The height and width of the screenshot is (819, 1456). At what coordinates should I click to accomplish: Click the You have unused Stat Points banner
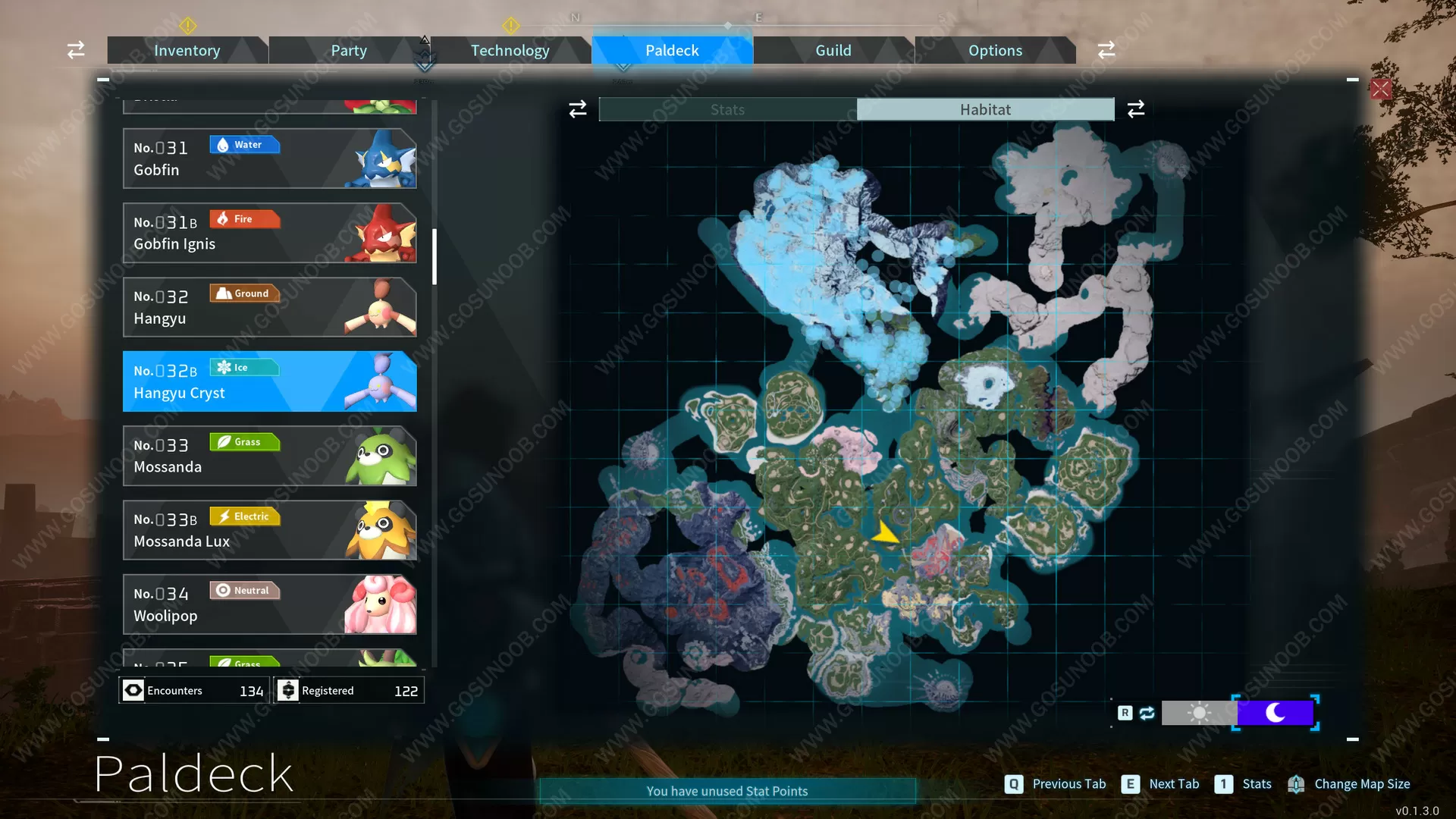pos(726,790)
